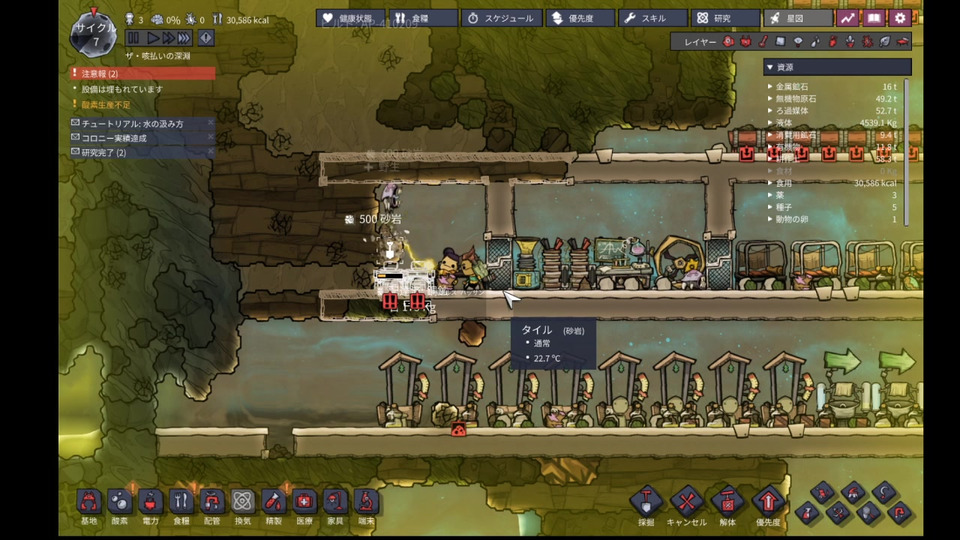Open the gear options menu
The width and height of the screenshot is (960, 540).
pyautogui.click(x=900, y=18)
